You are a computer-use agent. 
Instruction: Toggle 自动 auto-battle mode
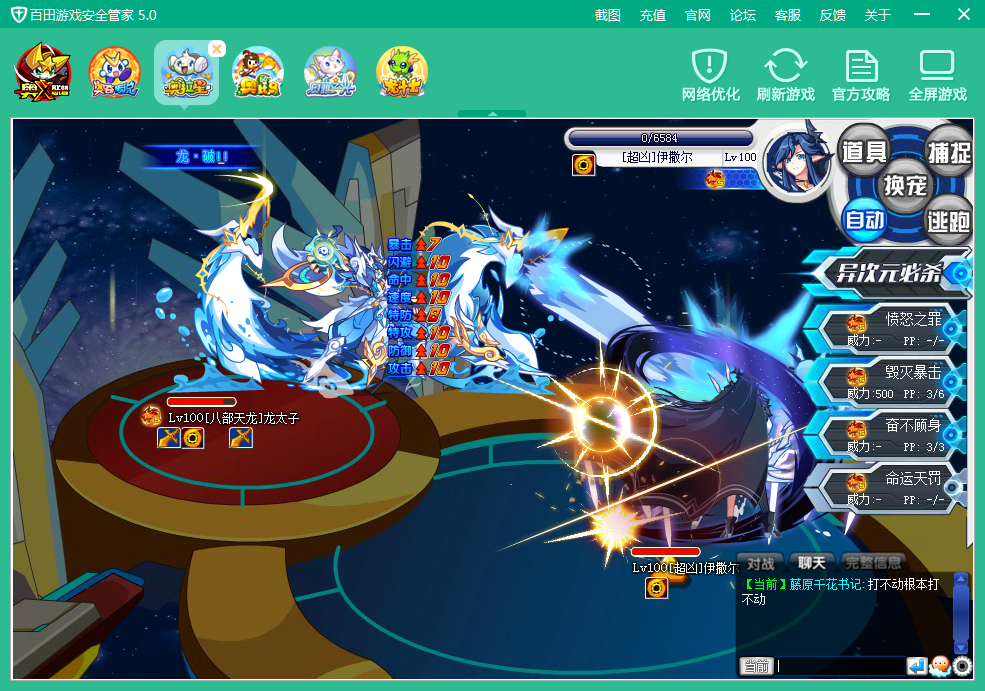tap(864, 219)
